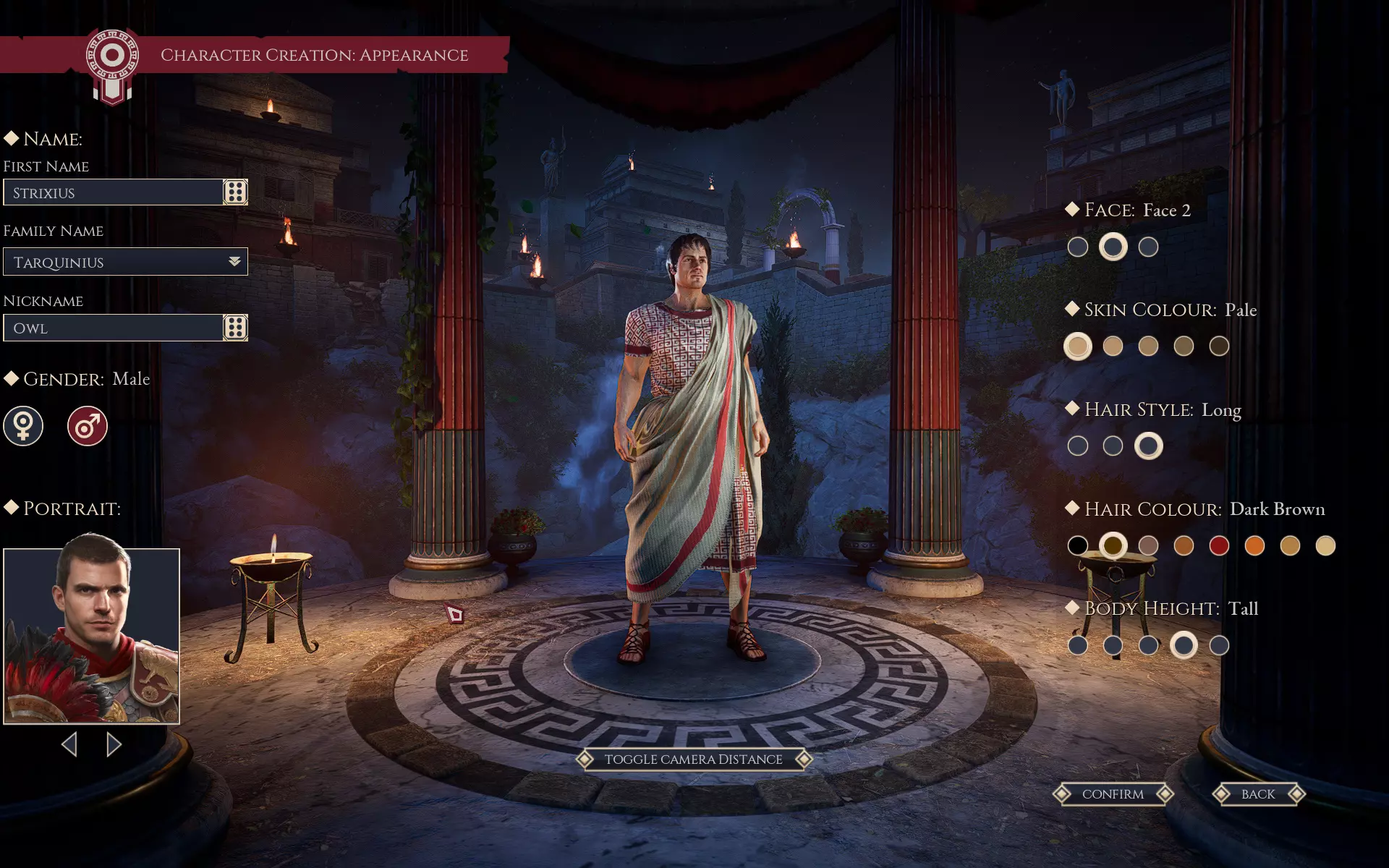The width and height of the screenshot is (1389, 868).
Task: Set body height to the tallest option
Action: pyautogui.click(x=1219, y=645)
